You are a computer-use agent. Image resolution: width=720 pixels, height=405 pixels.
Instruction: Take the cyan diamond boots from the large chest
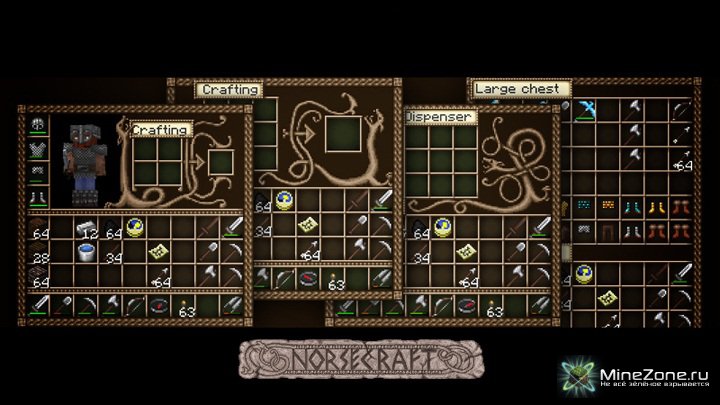(634, 205)
